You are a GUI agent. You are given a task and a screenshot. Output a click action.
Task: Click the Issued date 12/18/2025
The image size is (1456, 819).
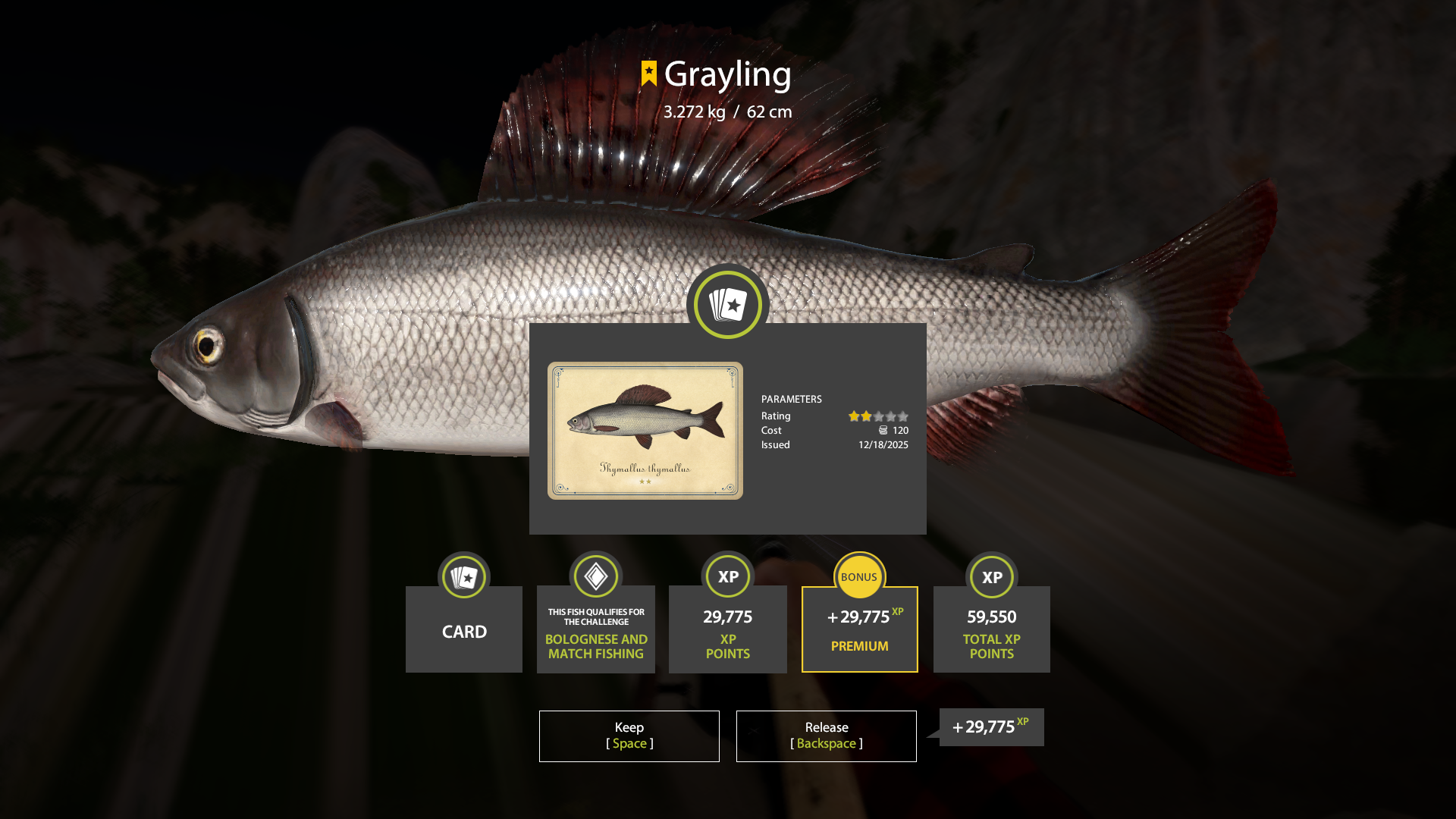(883, 445)
